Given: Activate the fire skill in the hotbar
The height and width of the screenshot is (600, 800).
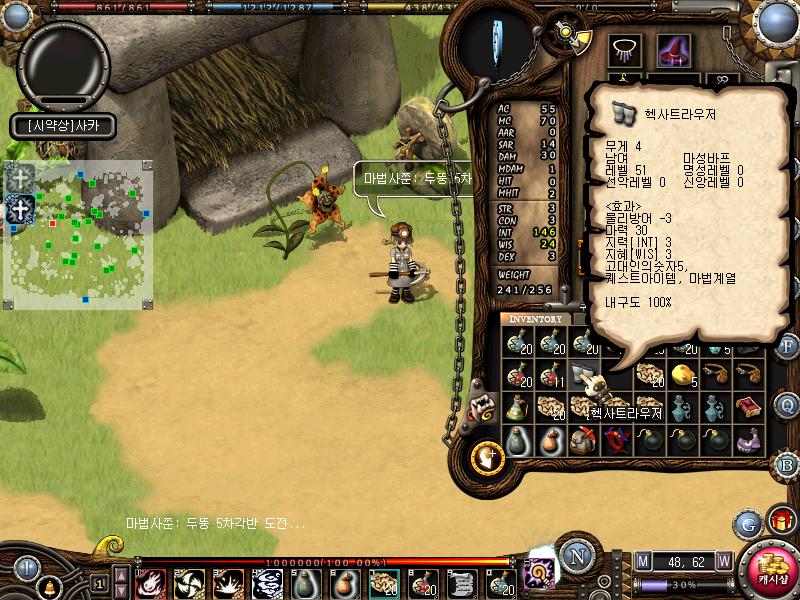Looking at the screenshot, I should (150, 582).
